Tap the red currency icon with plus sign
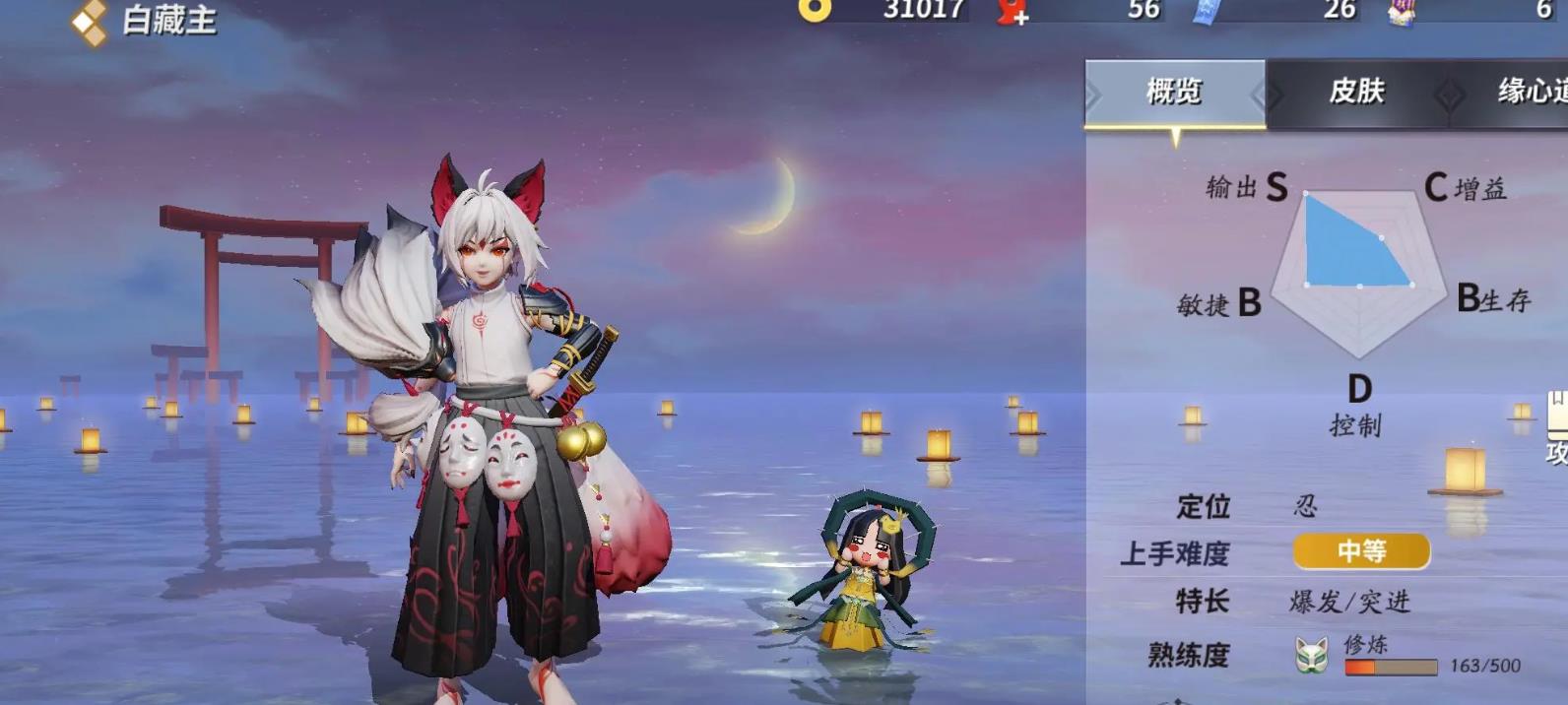This screenshot has height=705, width=1568. coord(1012,11)
